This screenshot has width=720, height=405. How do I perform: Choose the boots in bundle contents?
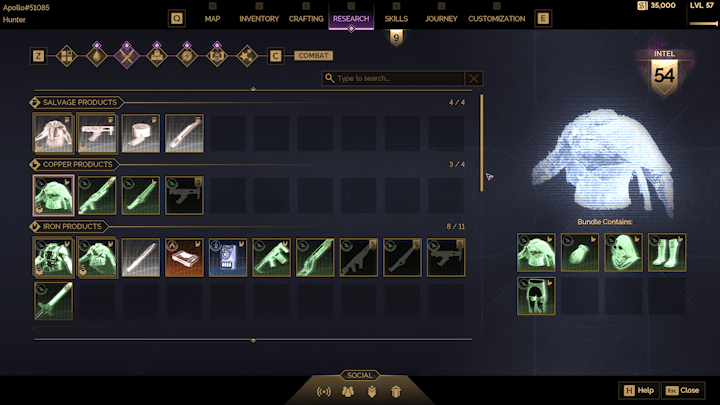coord(668,252)
